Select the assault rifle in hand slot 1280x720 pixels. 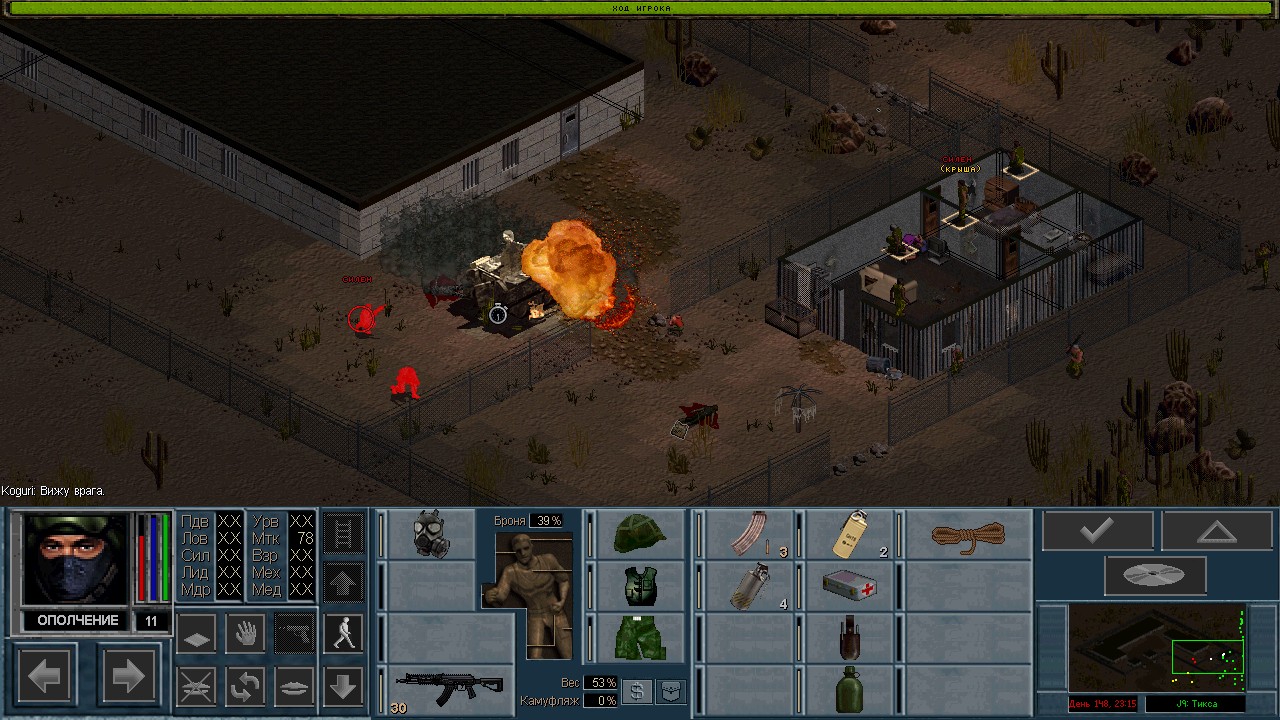coord(448,687)
